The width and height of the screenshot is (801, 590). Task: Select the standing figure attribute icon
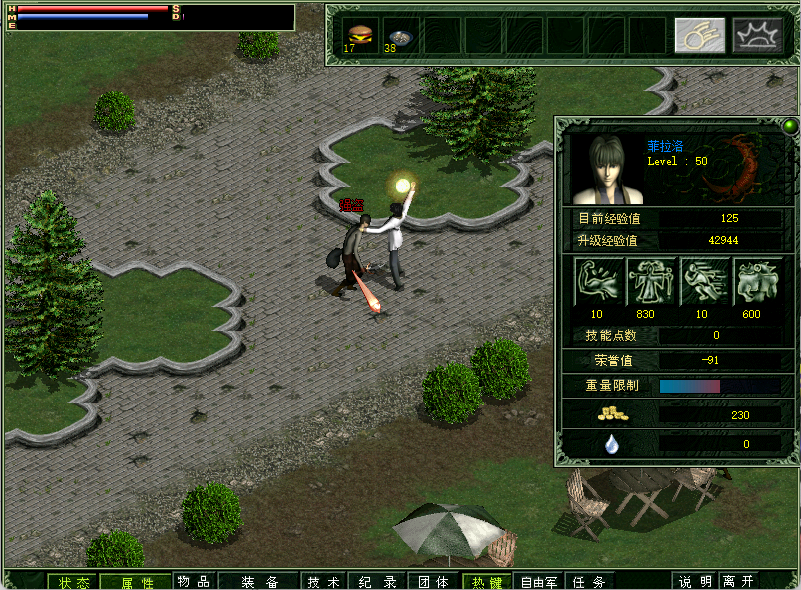[651, 282]
